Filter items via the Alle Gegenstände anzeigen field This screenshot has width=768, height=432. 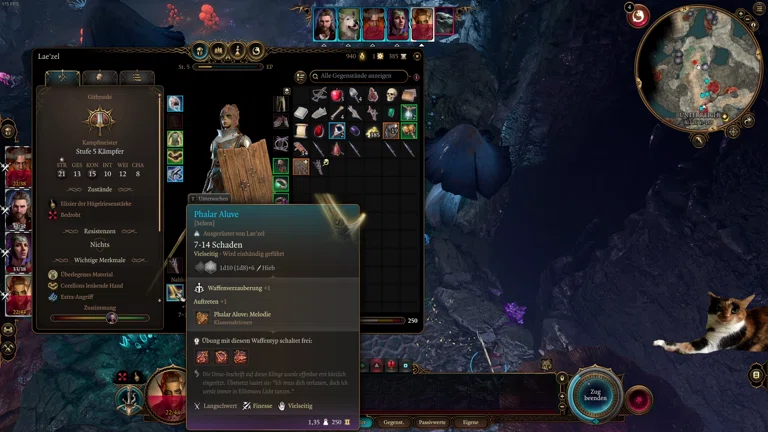[360, 76]
